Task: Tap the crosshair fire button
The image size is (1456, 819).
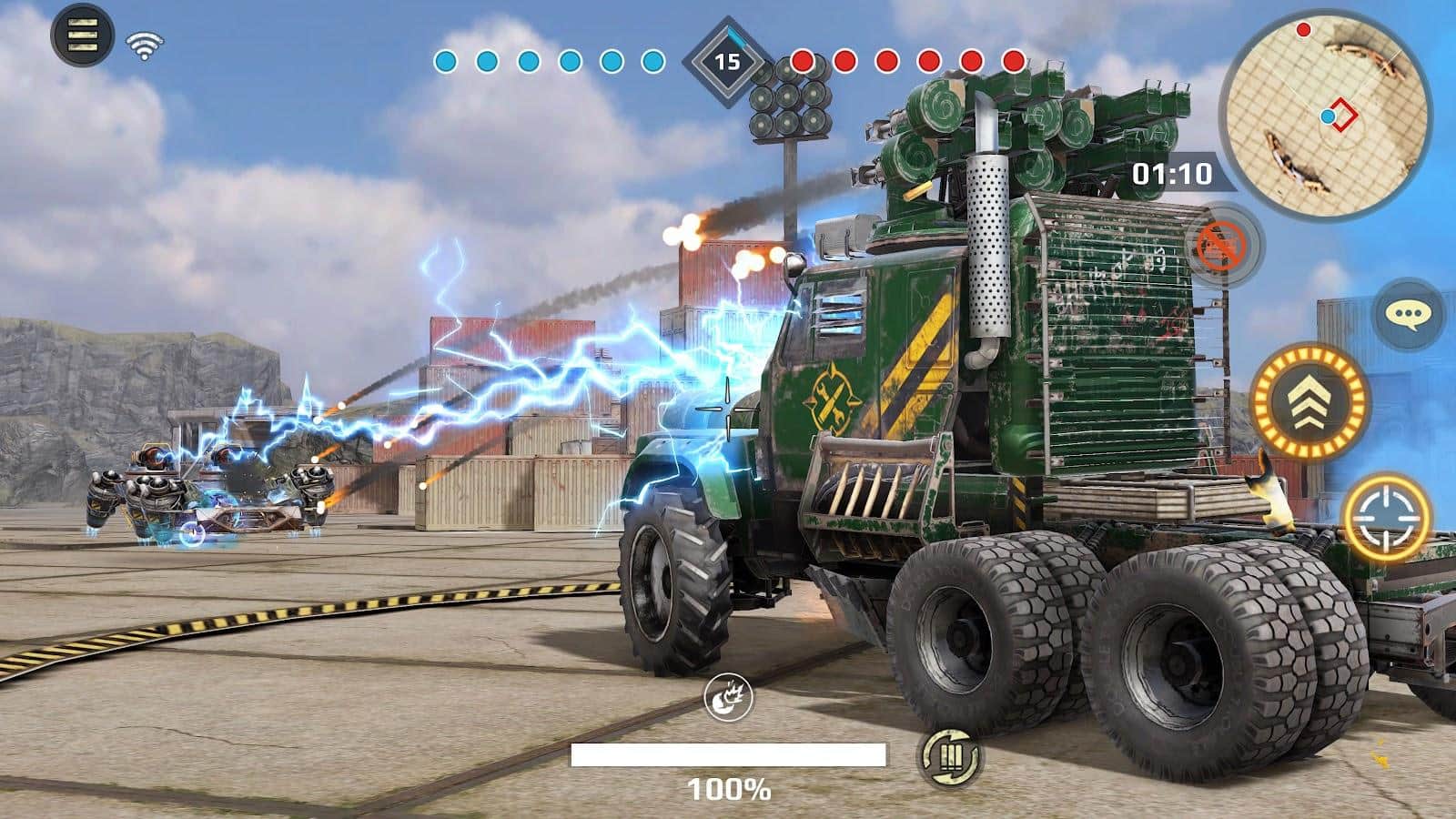Action: (1387, 516)
